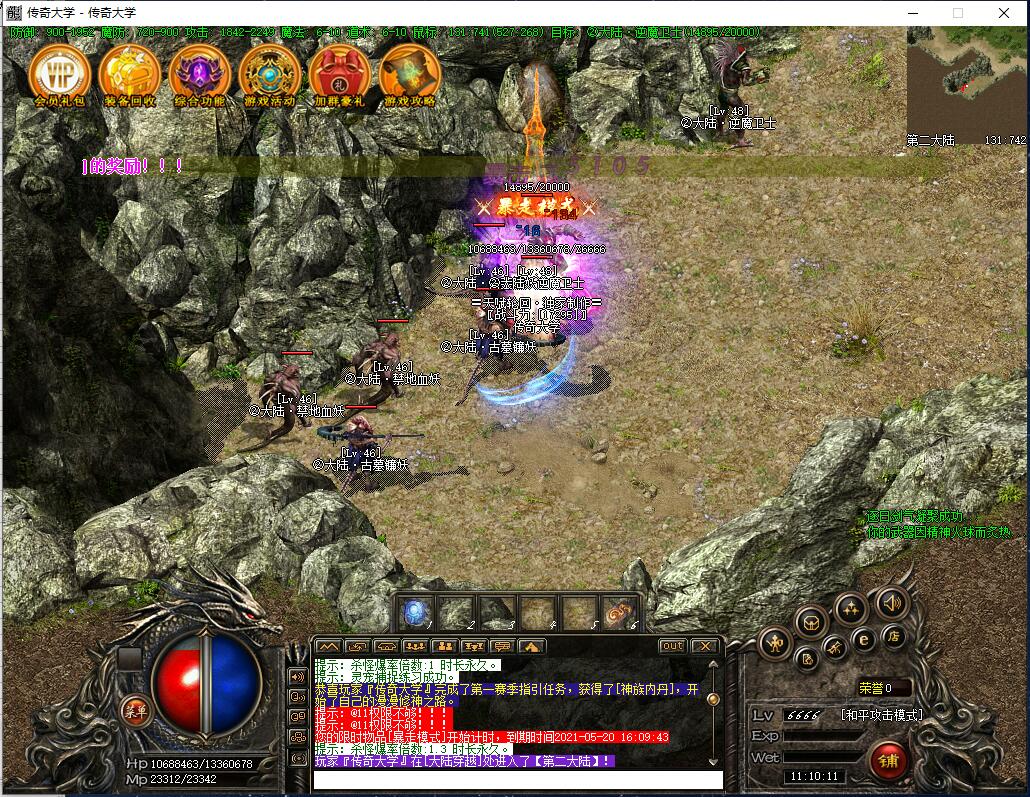This screenshot has width=1030, height=797.
Task: Click the minimap in the top corner
Action: pyautogui.click(x=966, y=82)
